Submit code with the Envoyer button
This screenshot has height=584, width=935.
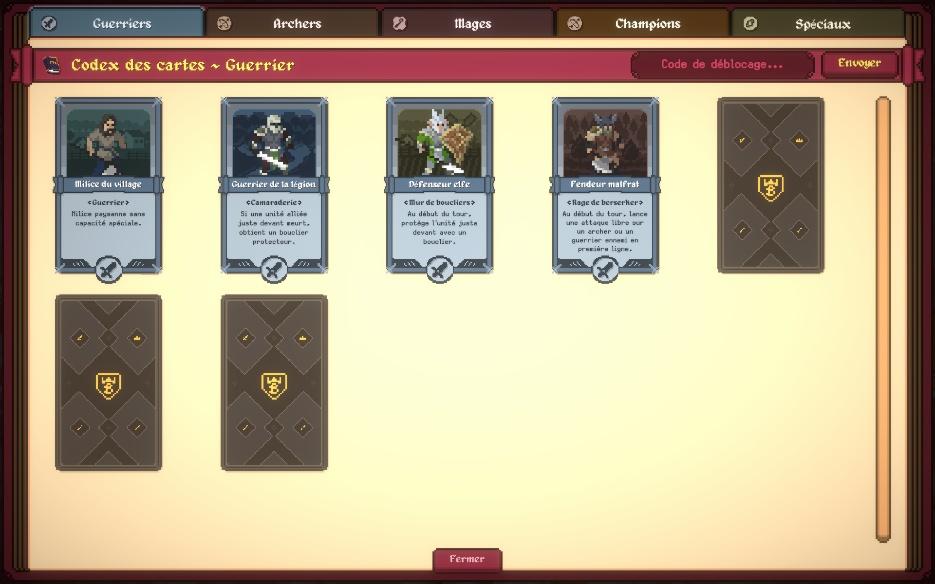pyautogui.click(x=859, y=64)
